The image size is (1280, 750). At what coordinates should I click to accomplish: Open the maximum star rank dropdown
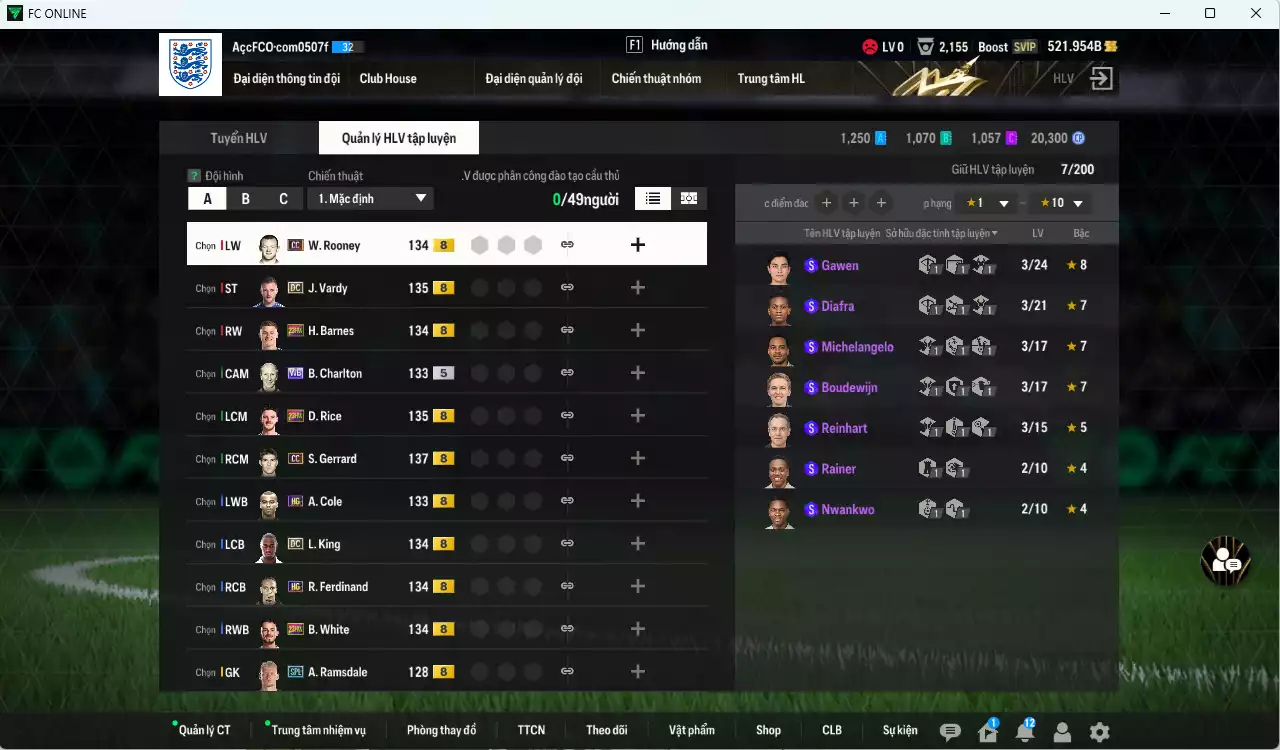[x=1061, y=203]
